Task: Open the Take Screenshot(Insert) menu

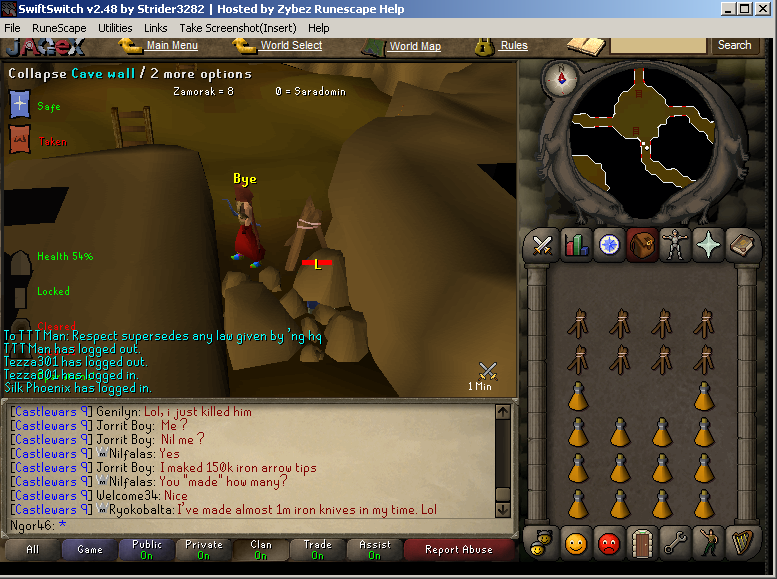Action: click(x=237, y=28)
